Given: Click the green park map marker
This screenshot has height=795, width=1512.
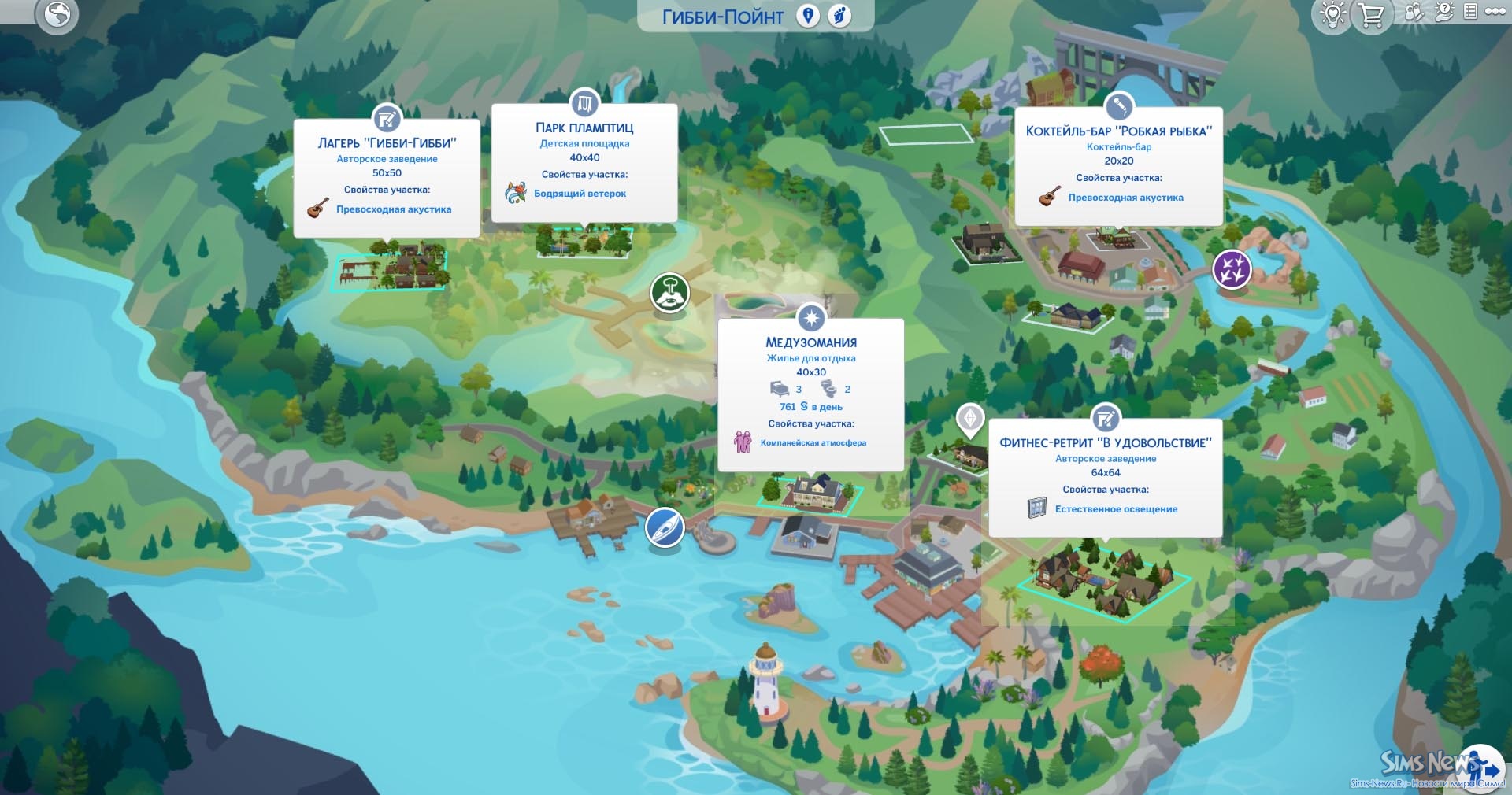Looking at the screenshot, I should 670,293.
